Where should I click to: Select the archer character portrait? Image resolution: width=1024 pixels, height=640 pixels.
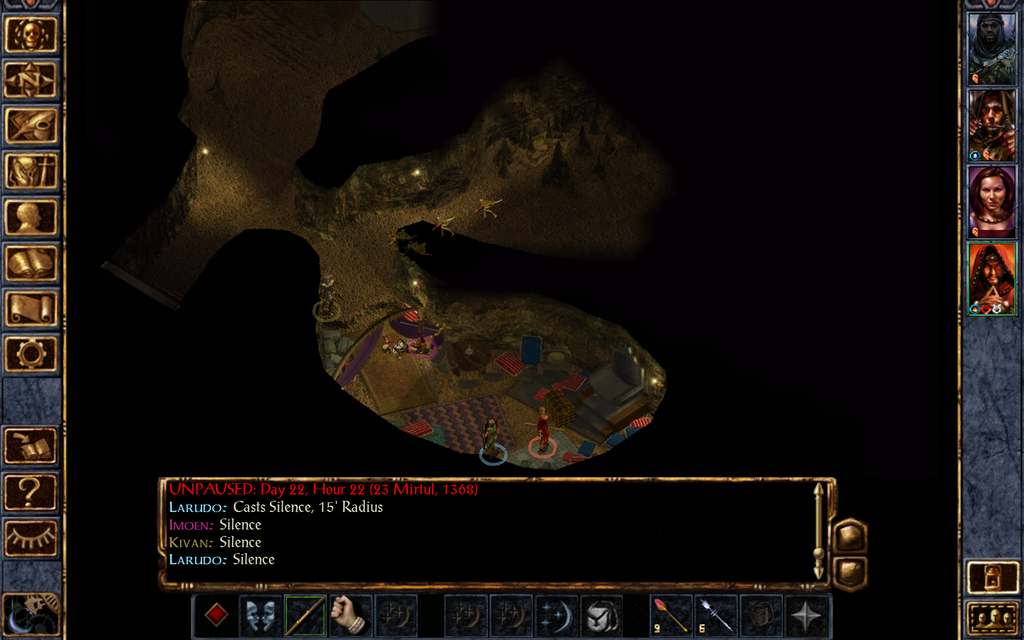tap(991, 124)
